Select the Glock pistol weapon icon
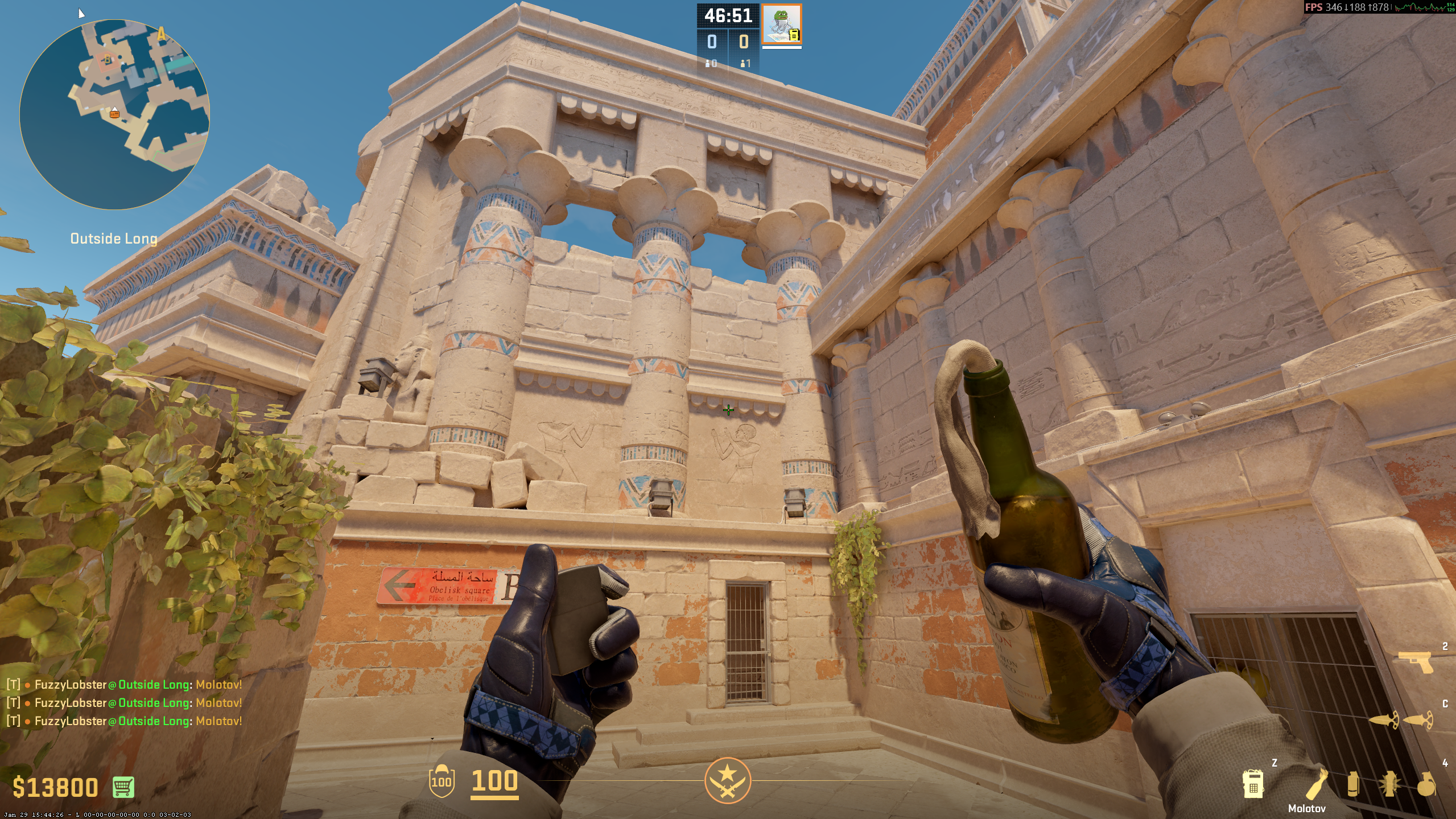The height and width of the screenshot is (819, 1456). [1415, 662]
